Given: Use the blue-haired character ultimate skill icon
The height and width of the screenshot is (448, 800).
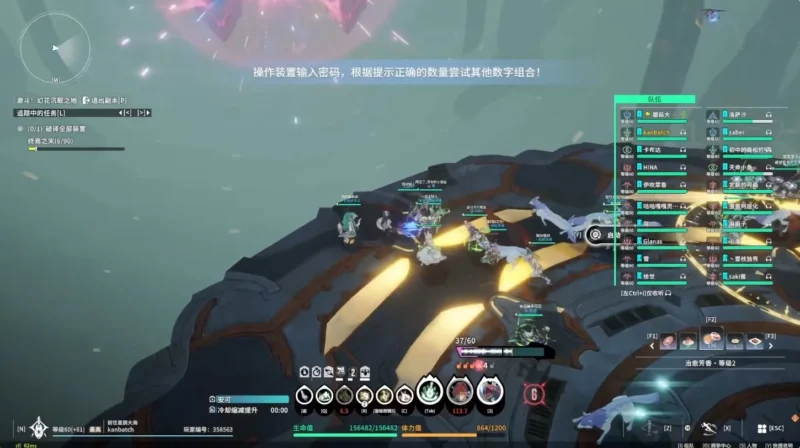Looking at the screenshot, I should (490, 393).
